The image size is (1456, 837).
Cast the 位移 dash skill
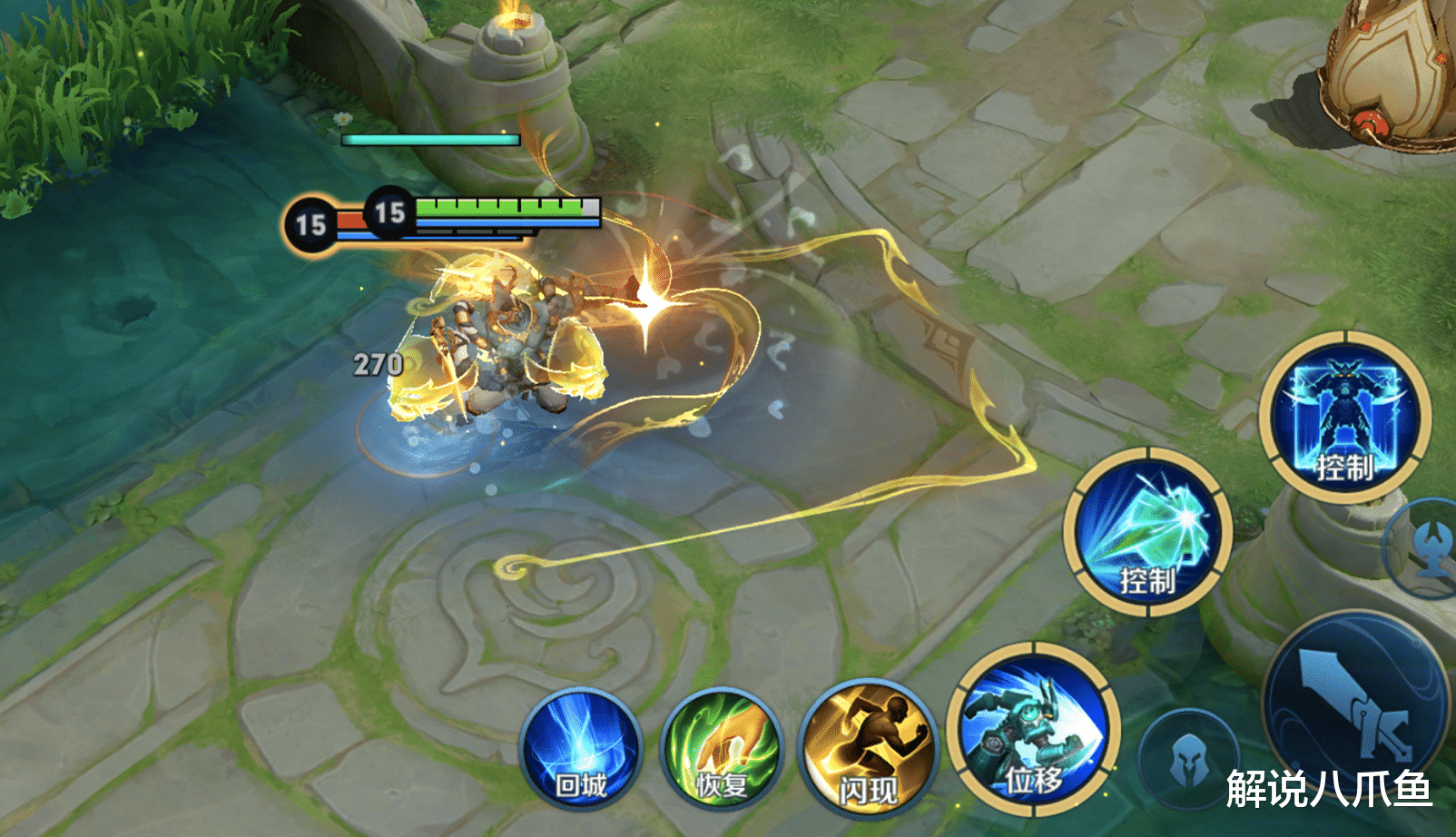pyautogui.click(x=1034, y=731)
